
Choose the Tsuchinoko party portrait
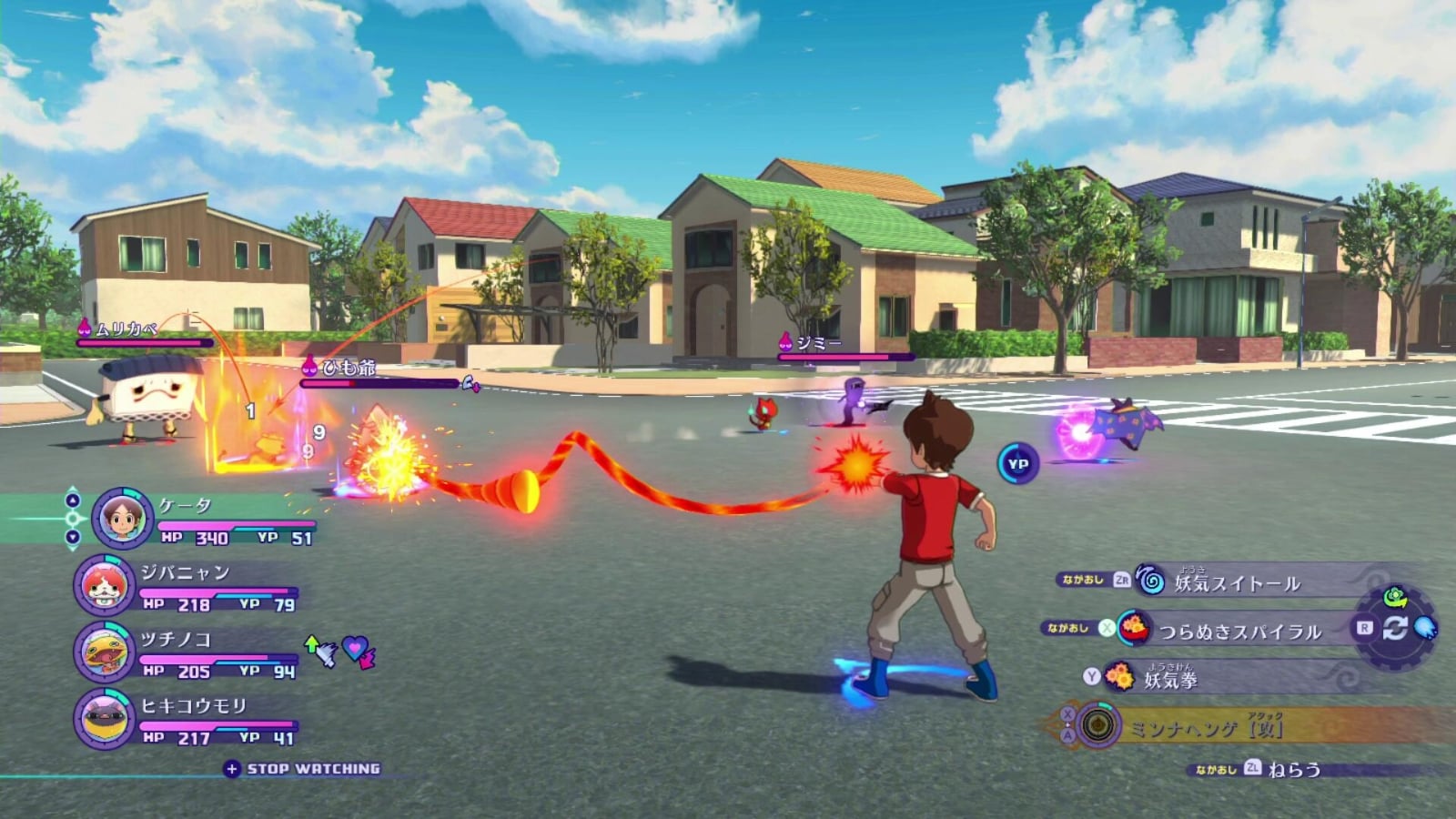point(104,652)
